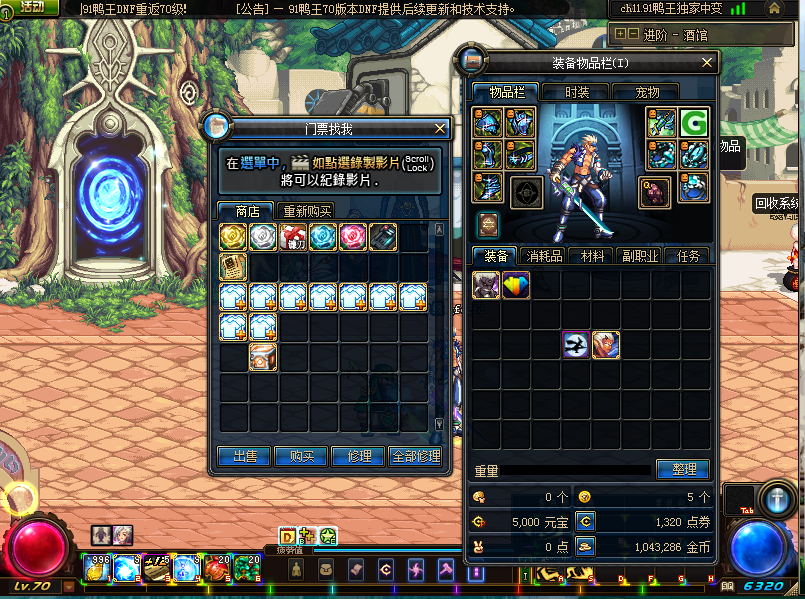Click the 整理 sort inventory button
Viewport: 805px width, 599px height.
click(683, 469)
